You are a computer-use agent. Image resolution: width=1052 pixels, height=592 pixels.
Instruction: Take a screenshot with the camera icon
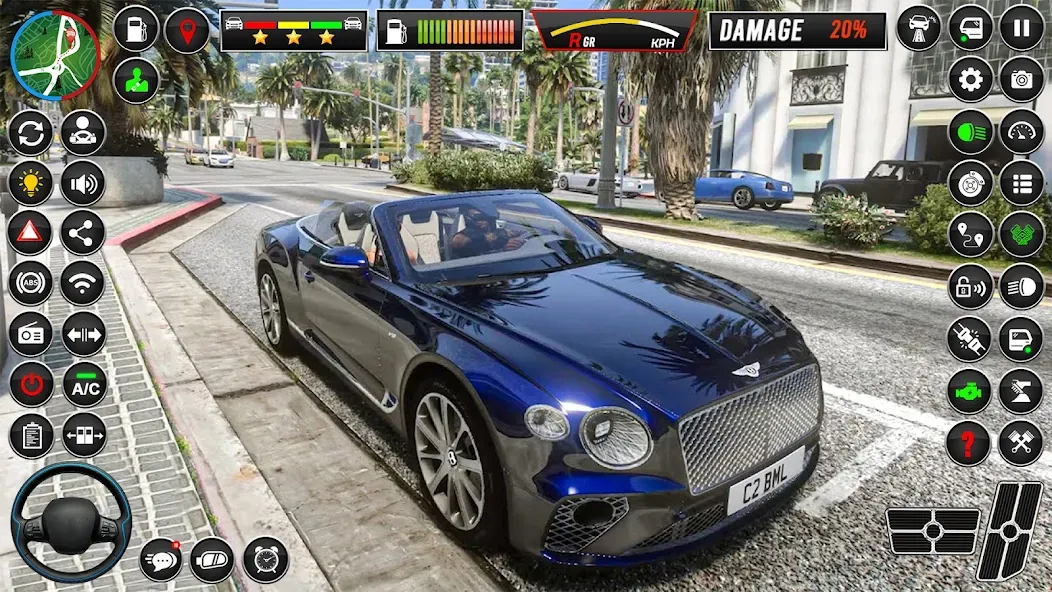1021,79
